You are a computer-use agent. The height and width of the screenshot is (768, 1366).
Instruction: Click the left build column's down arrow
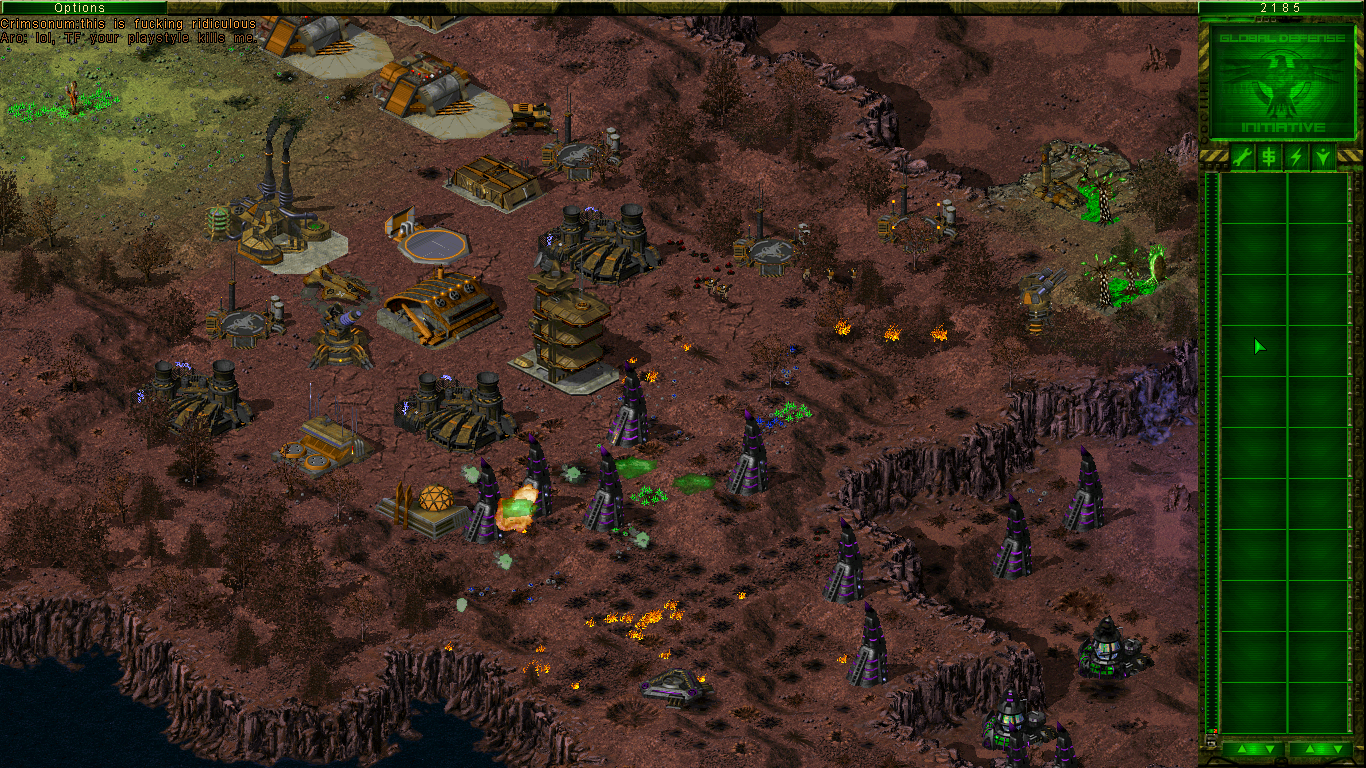pos(1268,749)
